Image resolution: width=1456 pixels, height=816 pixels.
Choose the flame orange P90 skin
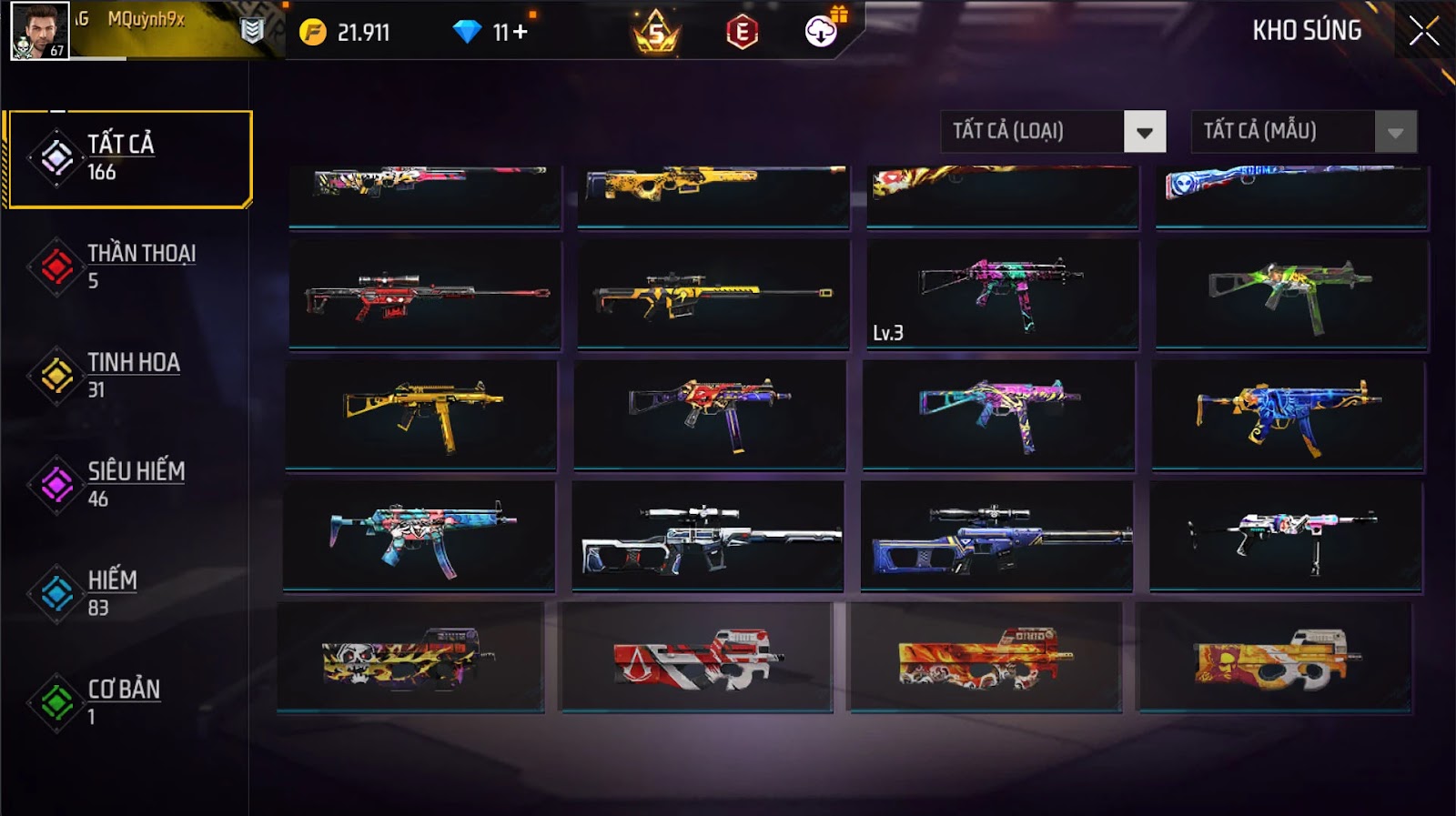985,657
